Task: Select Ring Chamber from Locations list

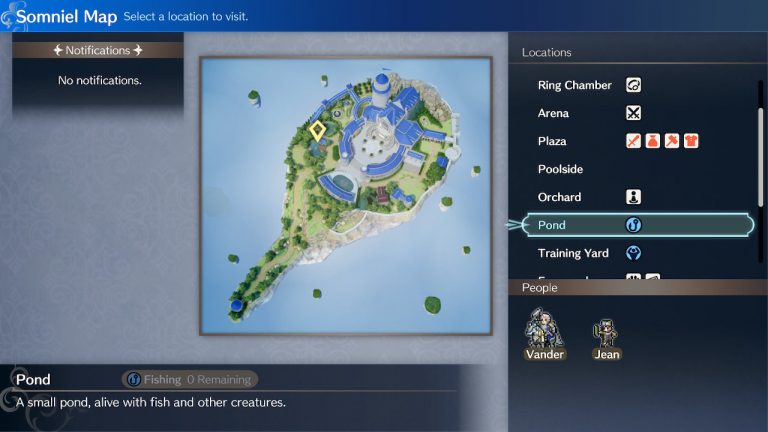Action: tap(575, 85)
